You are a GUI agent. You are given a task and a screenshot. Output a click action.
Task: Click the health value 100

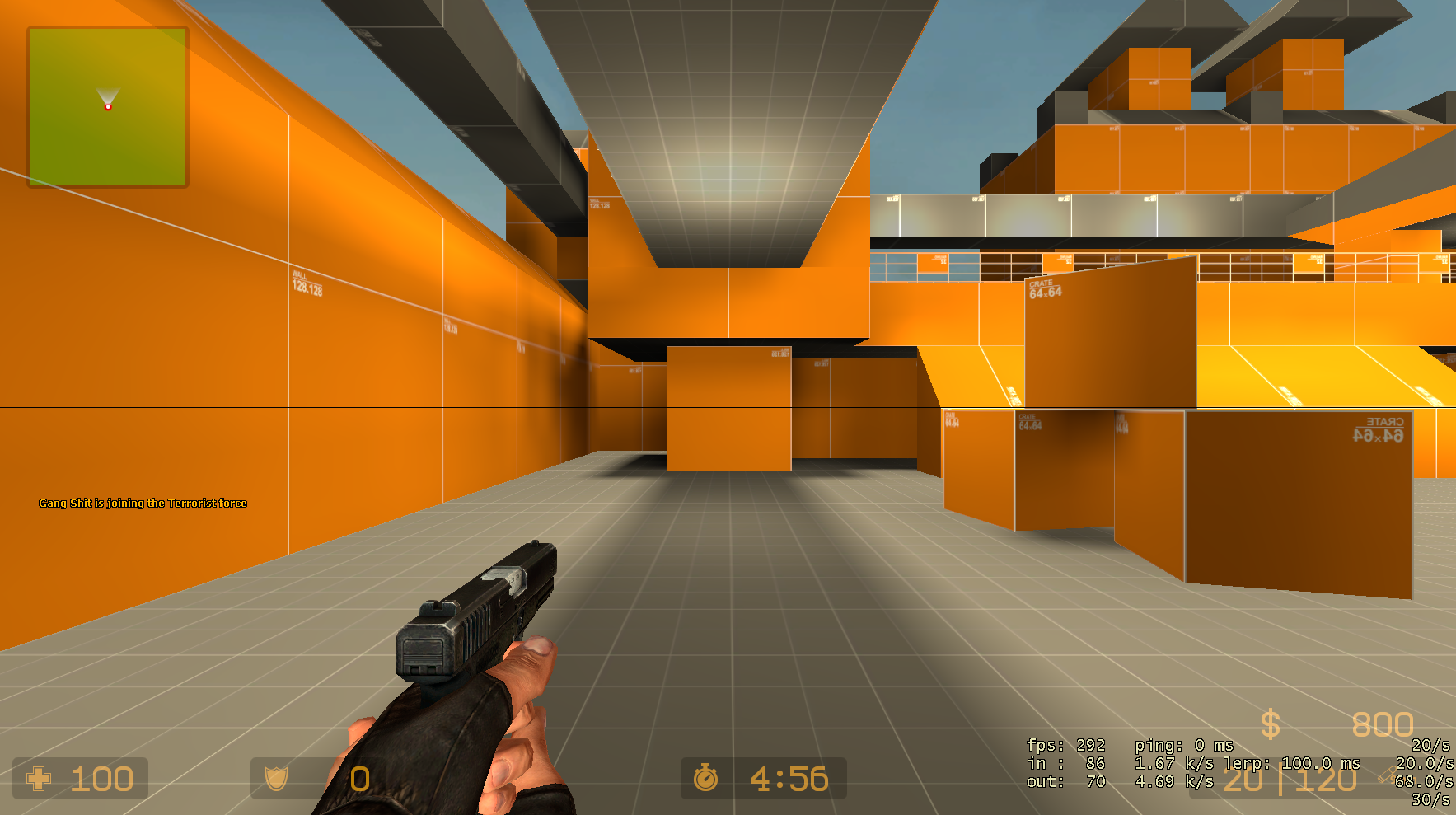pyautogui.click(x=102, y=778)
